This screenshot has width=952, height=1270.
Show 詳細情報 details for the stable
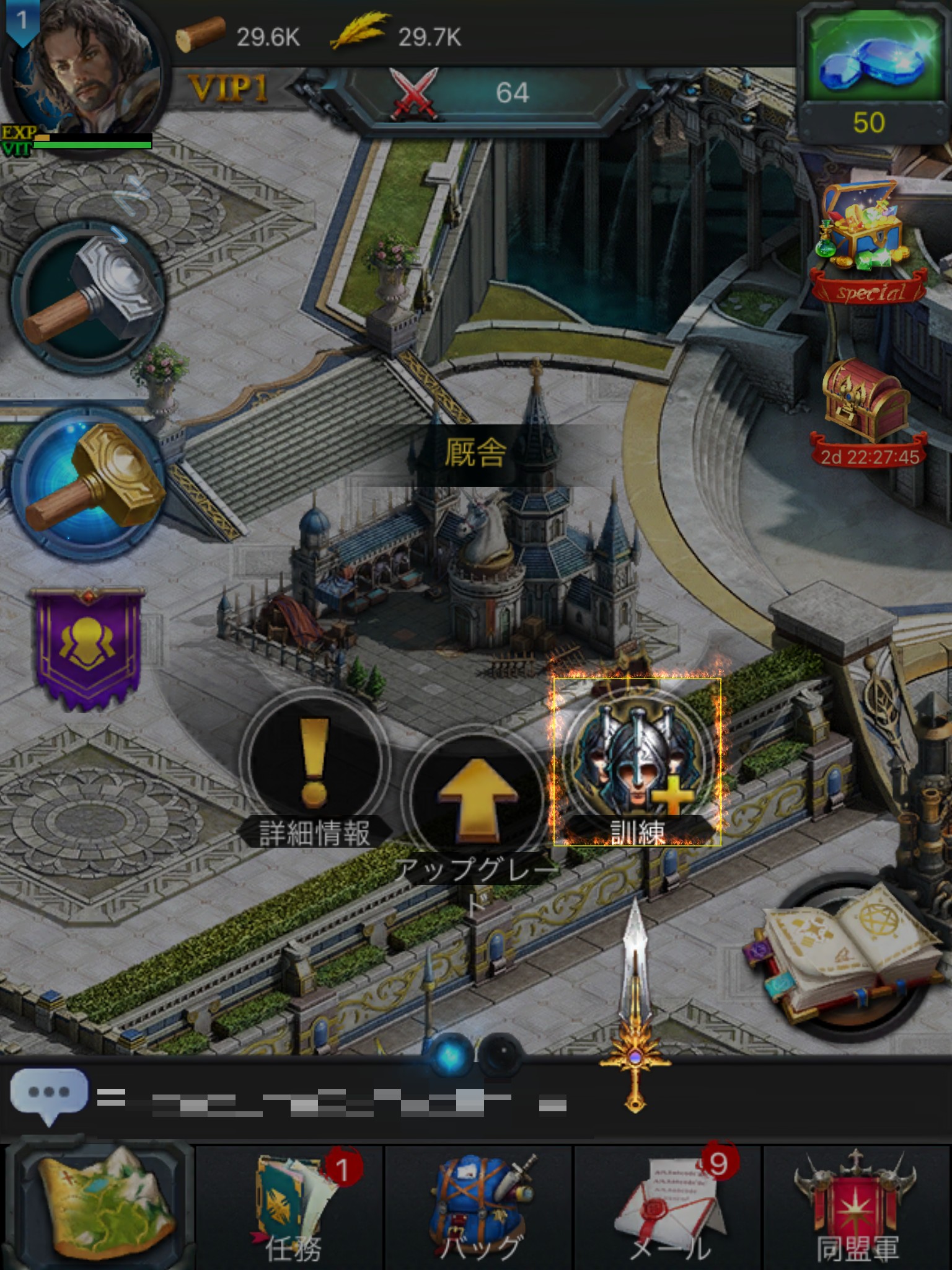(x=314, y=769)
